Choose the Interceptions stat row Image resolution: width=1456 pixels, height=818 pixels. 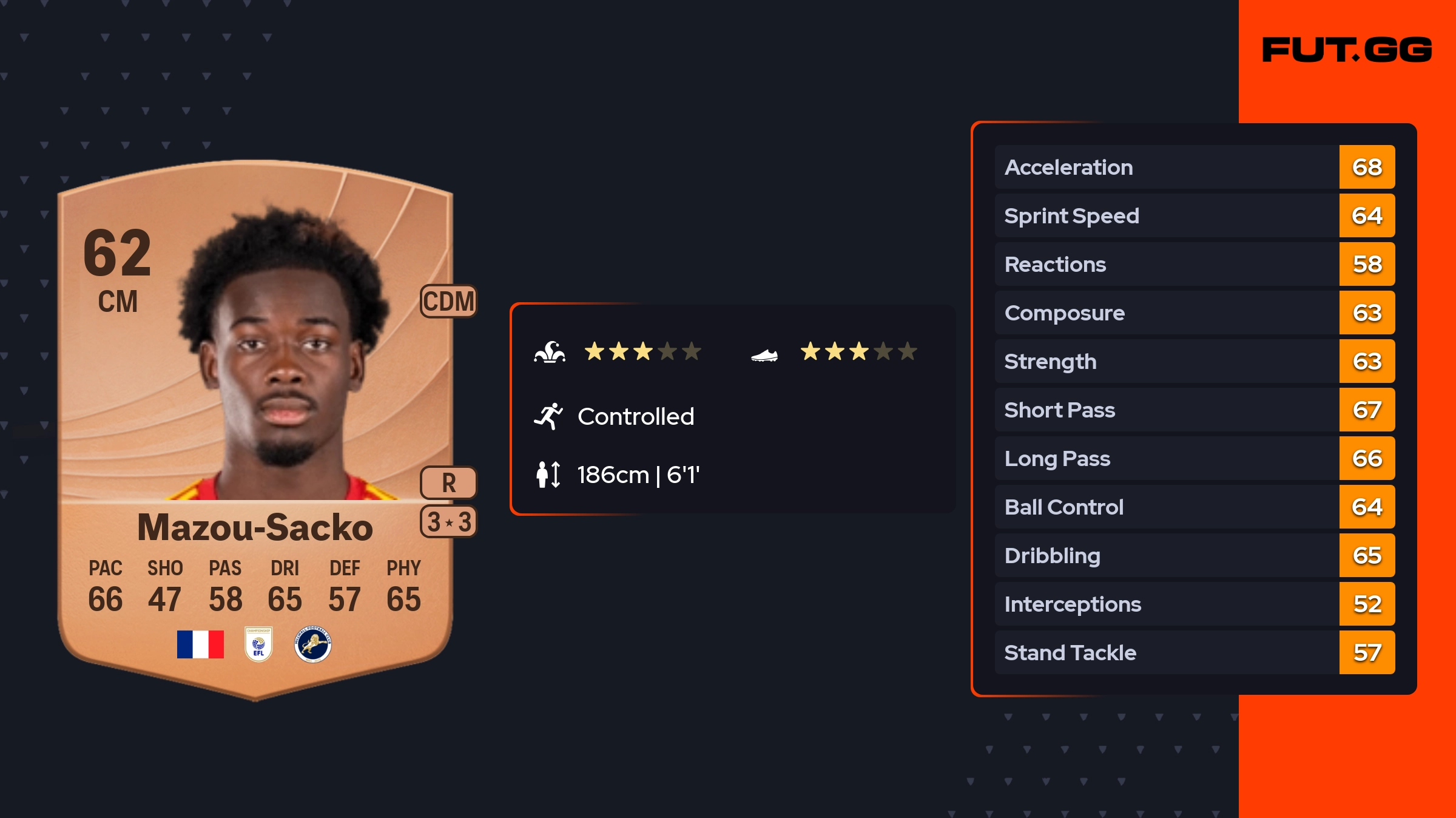[x=1194, y=604]
